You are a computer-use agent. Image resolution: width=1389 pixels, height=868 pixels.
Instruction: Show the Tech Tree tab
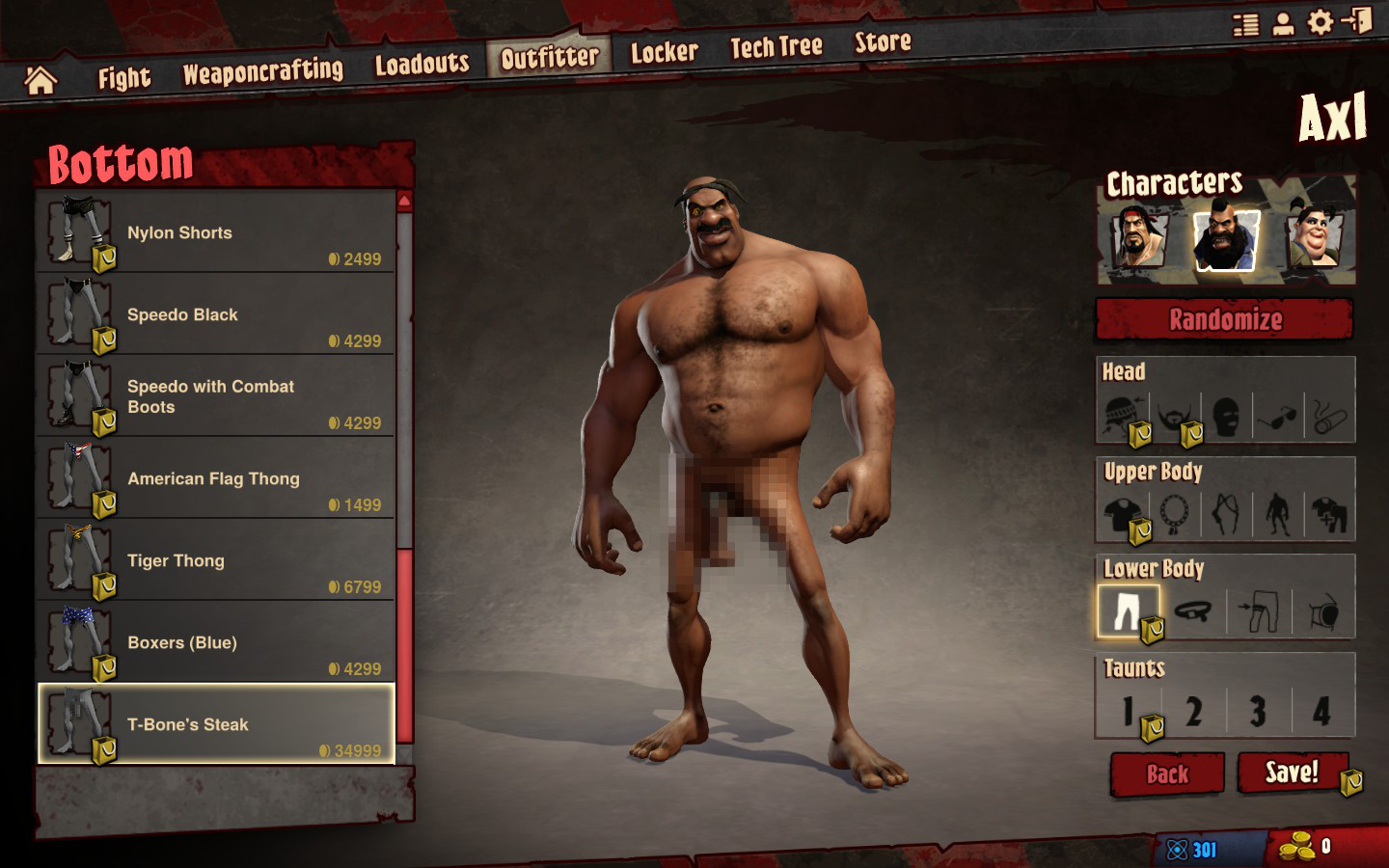(776, 46)
